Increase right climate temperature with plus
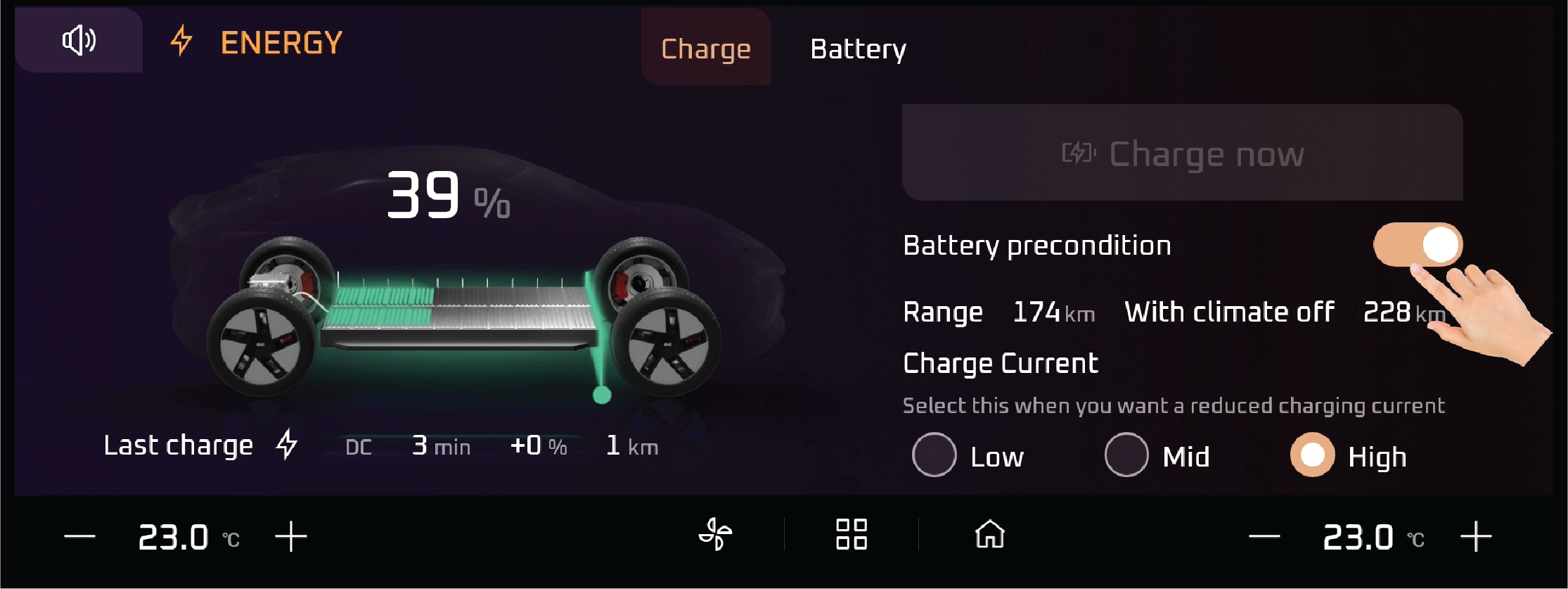1568x589 pixels. tap(1476, 537)
